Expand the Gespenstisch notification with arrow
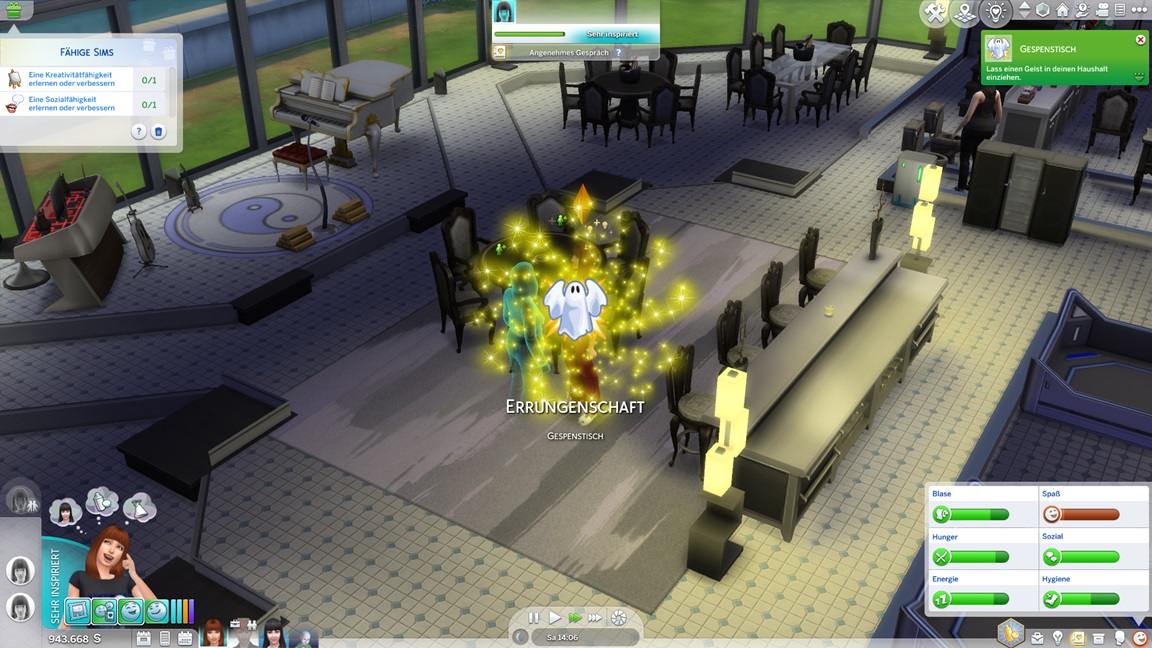1152x648 pixels. [x=1139, y=76]
